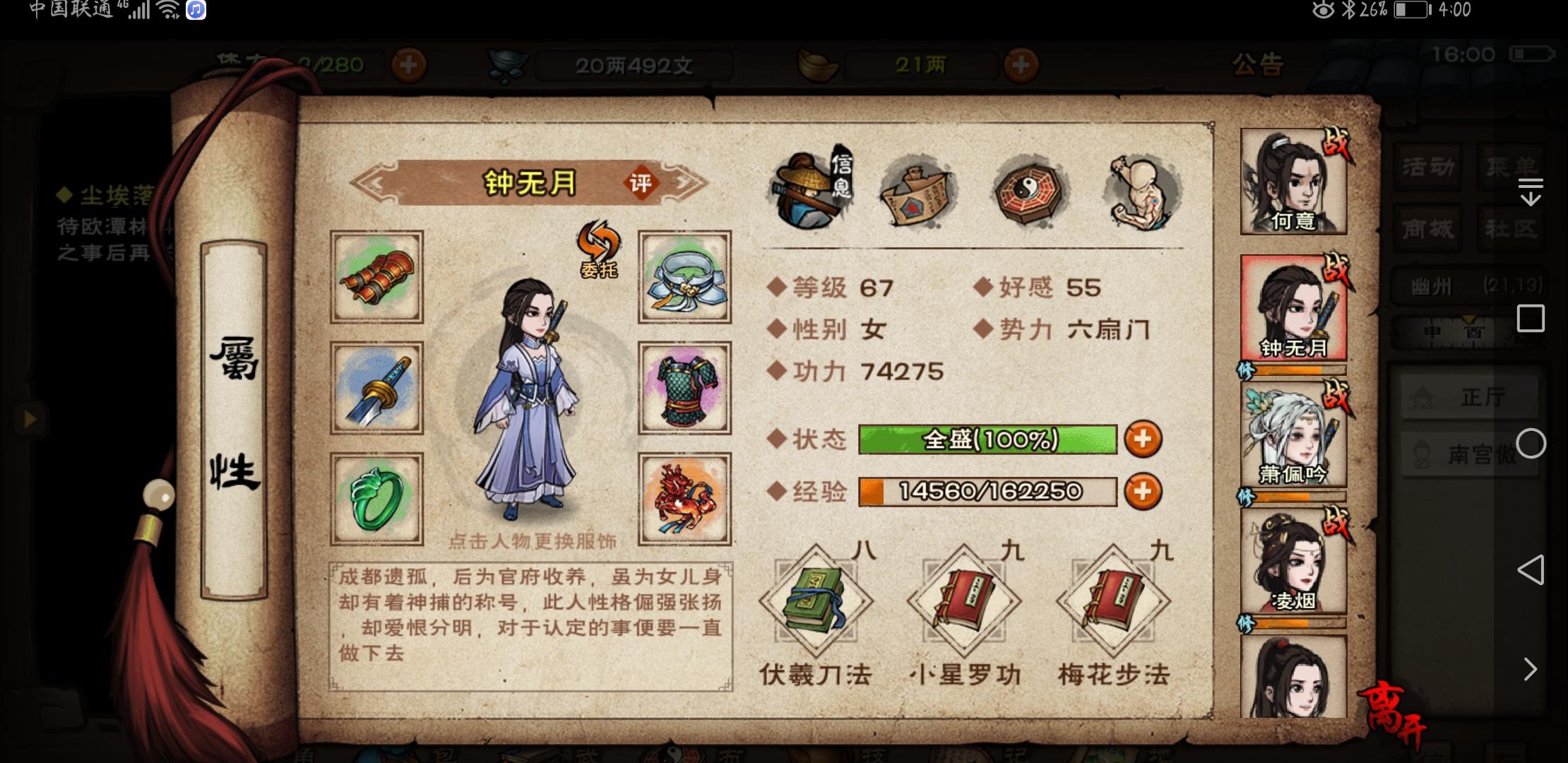This screenshot has height=763, width=1568.
Task: Click the + button on the 经验 experience bar
Action: click(x=1143, y=492)
